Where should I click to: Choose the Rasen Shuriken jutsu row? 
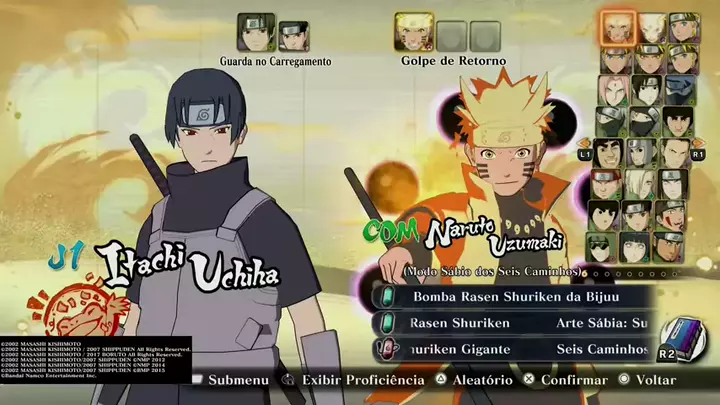click(x=461, y=322)
